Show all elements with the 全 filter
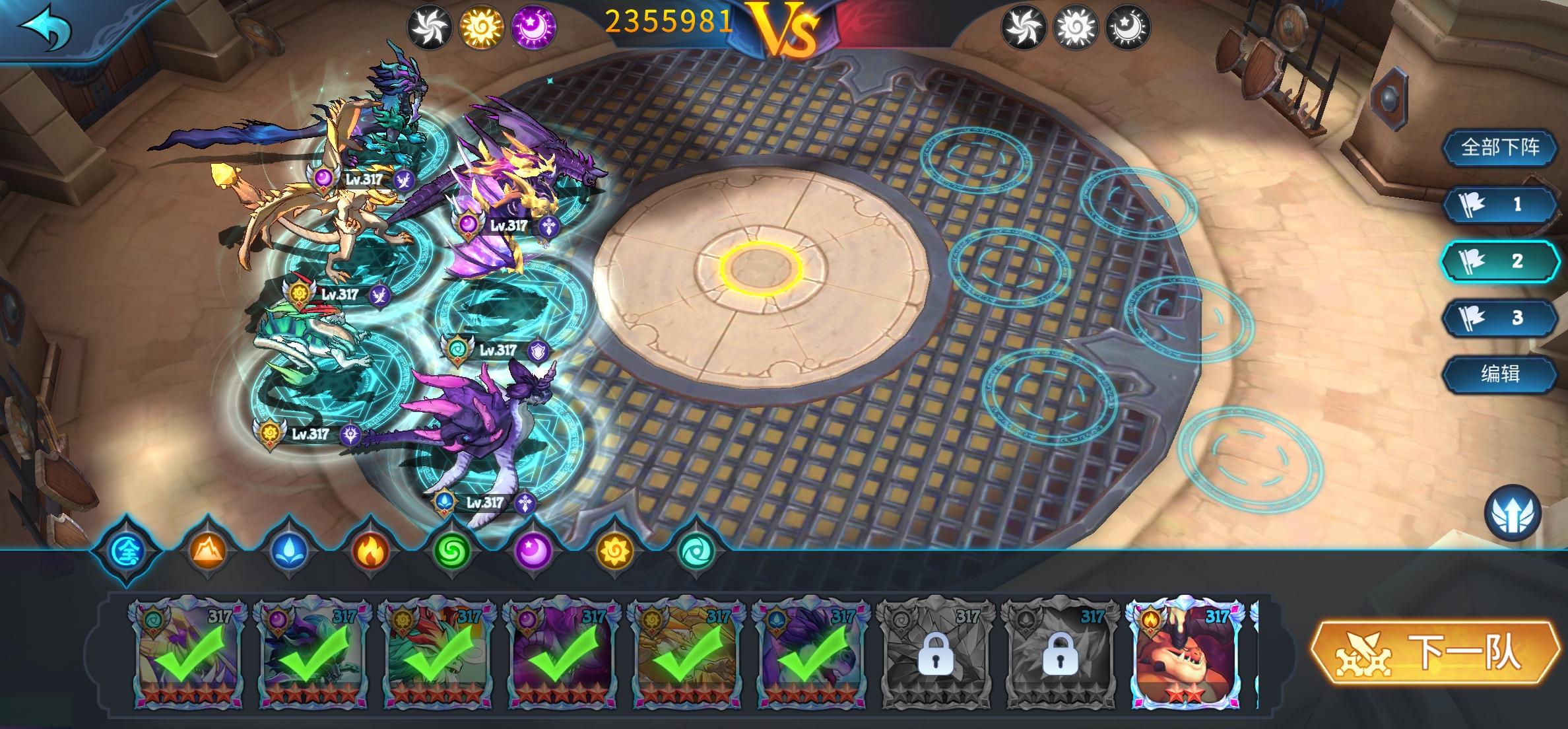 pyautogui.click(x=127, y=550)
